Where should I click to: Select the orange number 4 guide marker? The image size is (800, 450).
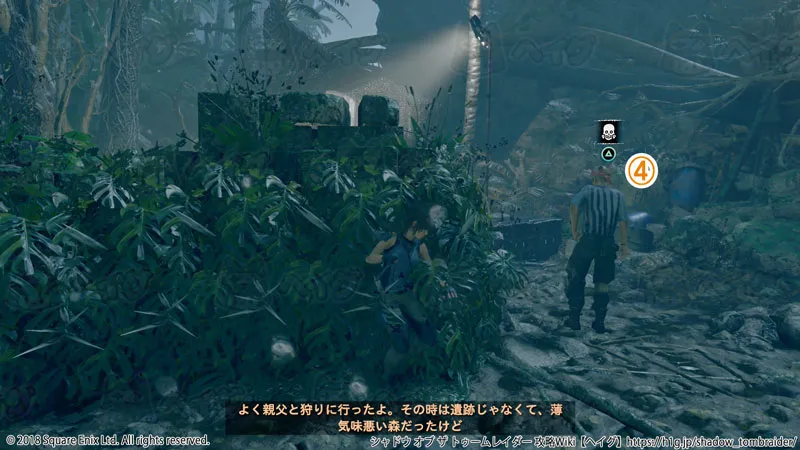[642, 171]
